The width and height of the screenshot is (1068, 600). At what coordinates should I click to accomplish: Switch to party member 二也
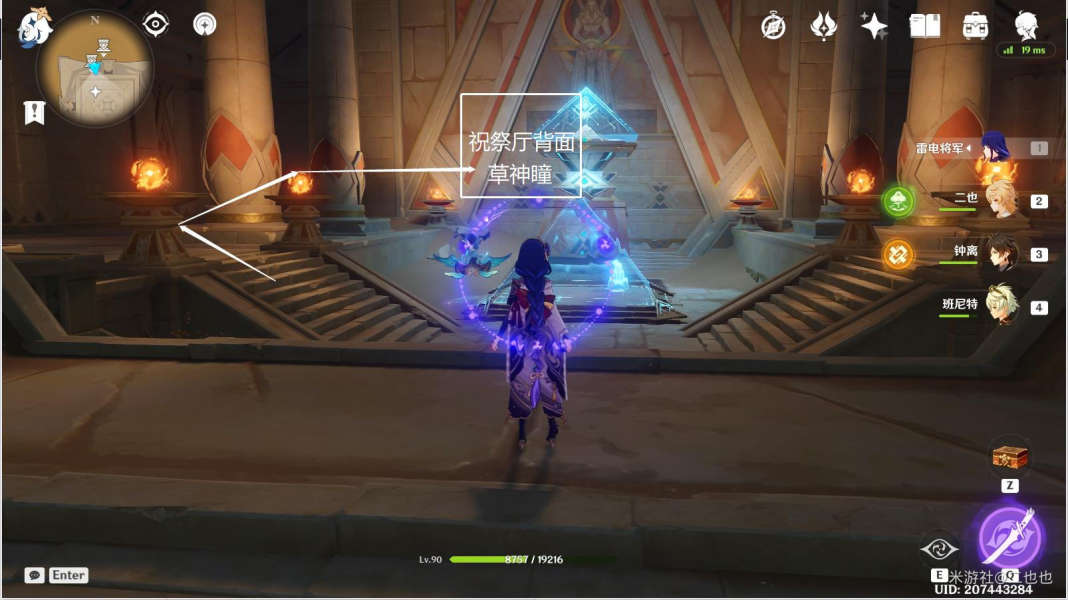1000,201
